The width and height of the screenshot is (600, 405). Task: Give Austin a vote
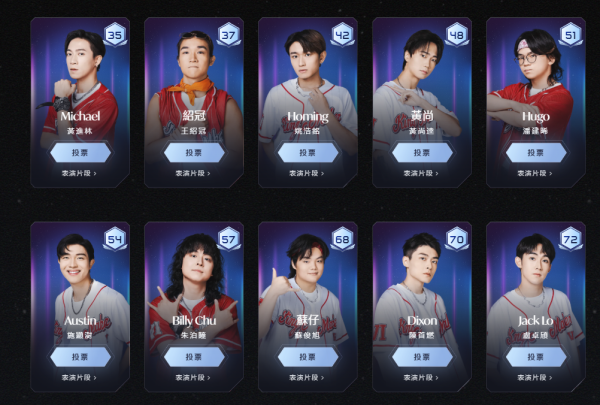click(x=79, y=356)
